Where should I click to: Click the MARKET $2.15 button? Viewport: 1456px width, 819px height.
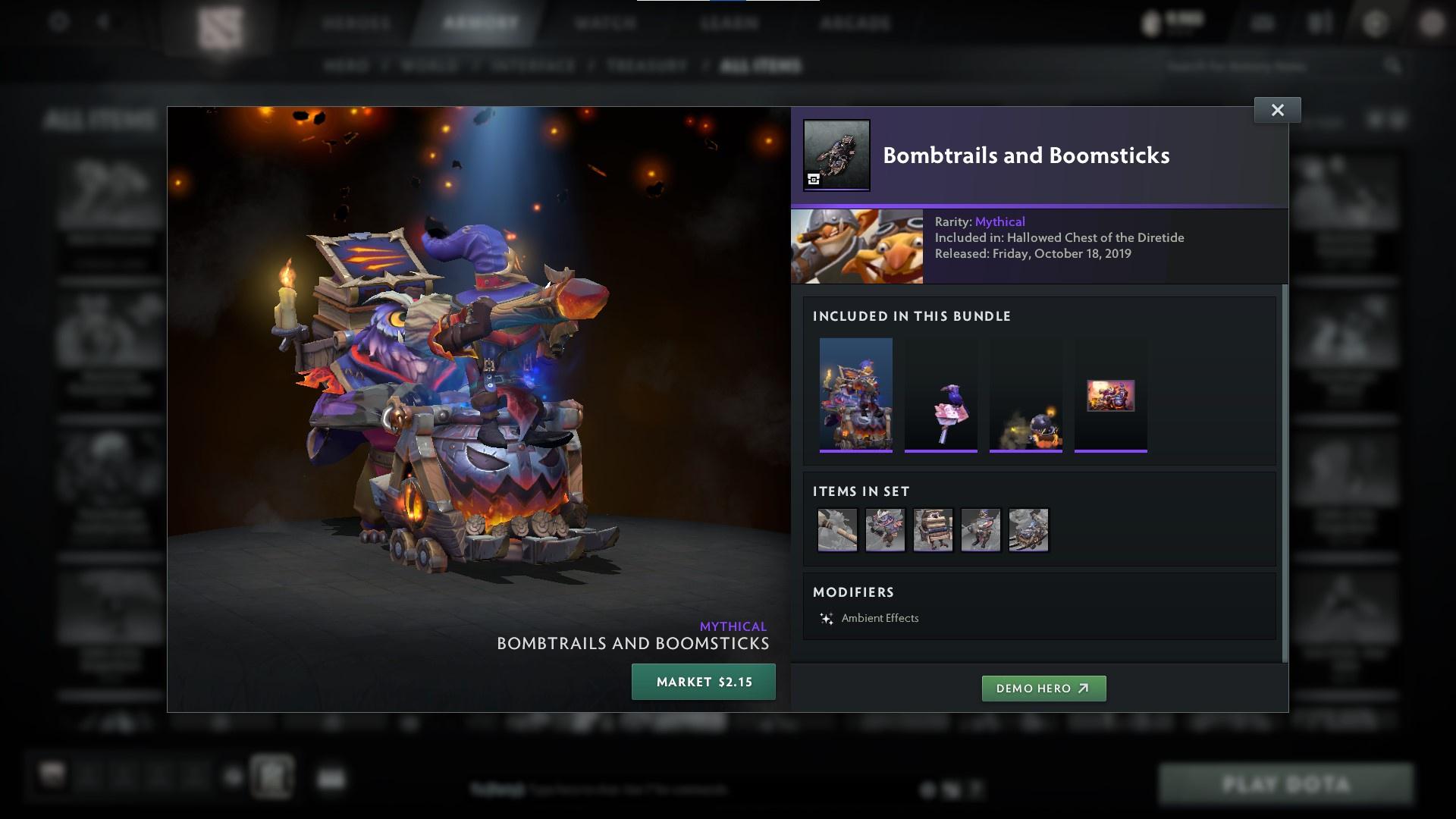pyautogui.click(x=703, y=681)
